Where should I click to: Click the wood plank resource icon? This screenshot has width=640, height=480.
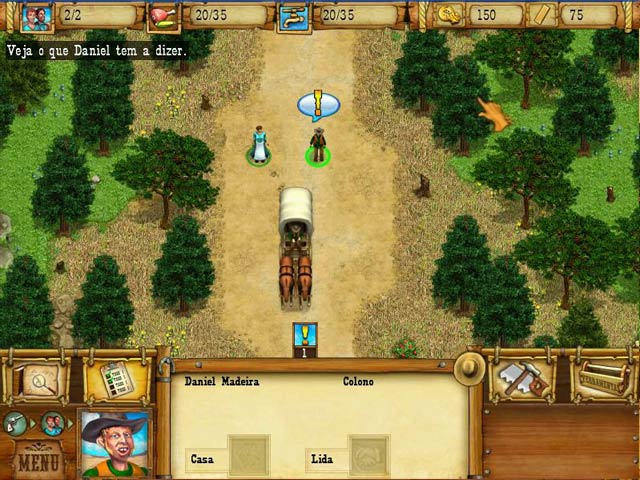pos(541,15)
